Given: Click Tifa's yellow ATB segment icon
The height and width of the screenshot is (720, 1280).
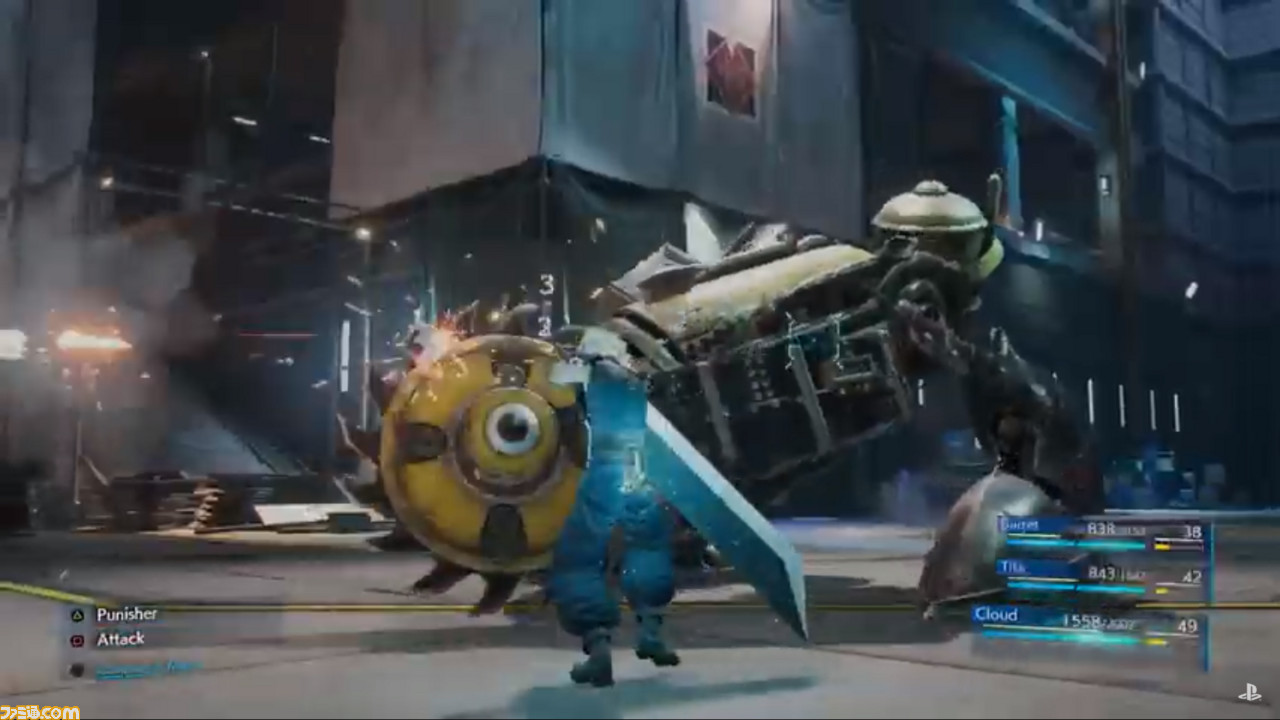Looking at the screenshot, I should pos(1160,589).
